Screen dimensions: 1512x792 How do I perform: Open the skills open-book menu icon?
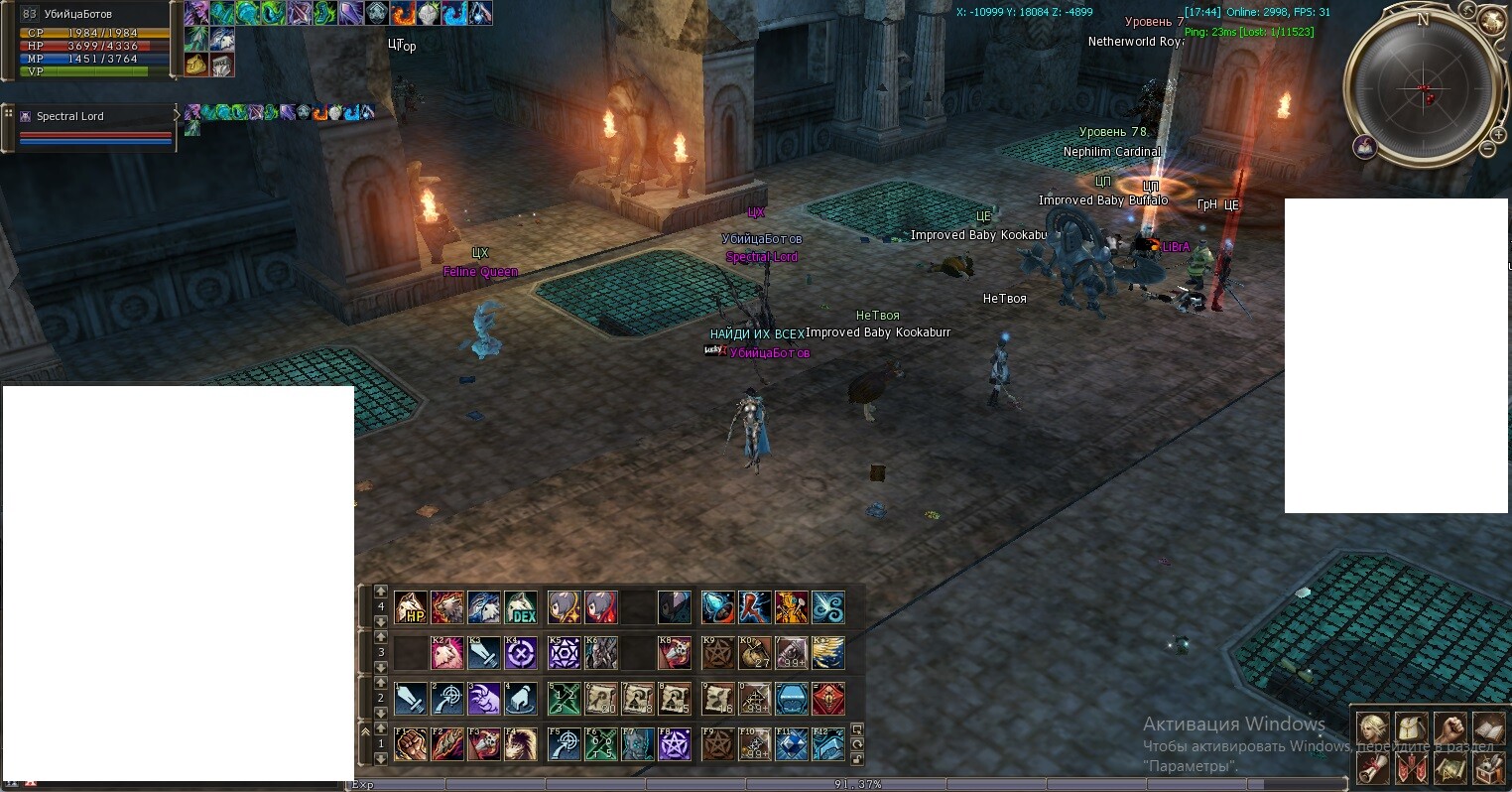(x=1488, y=728)
